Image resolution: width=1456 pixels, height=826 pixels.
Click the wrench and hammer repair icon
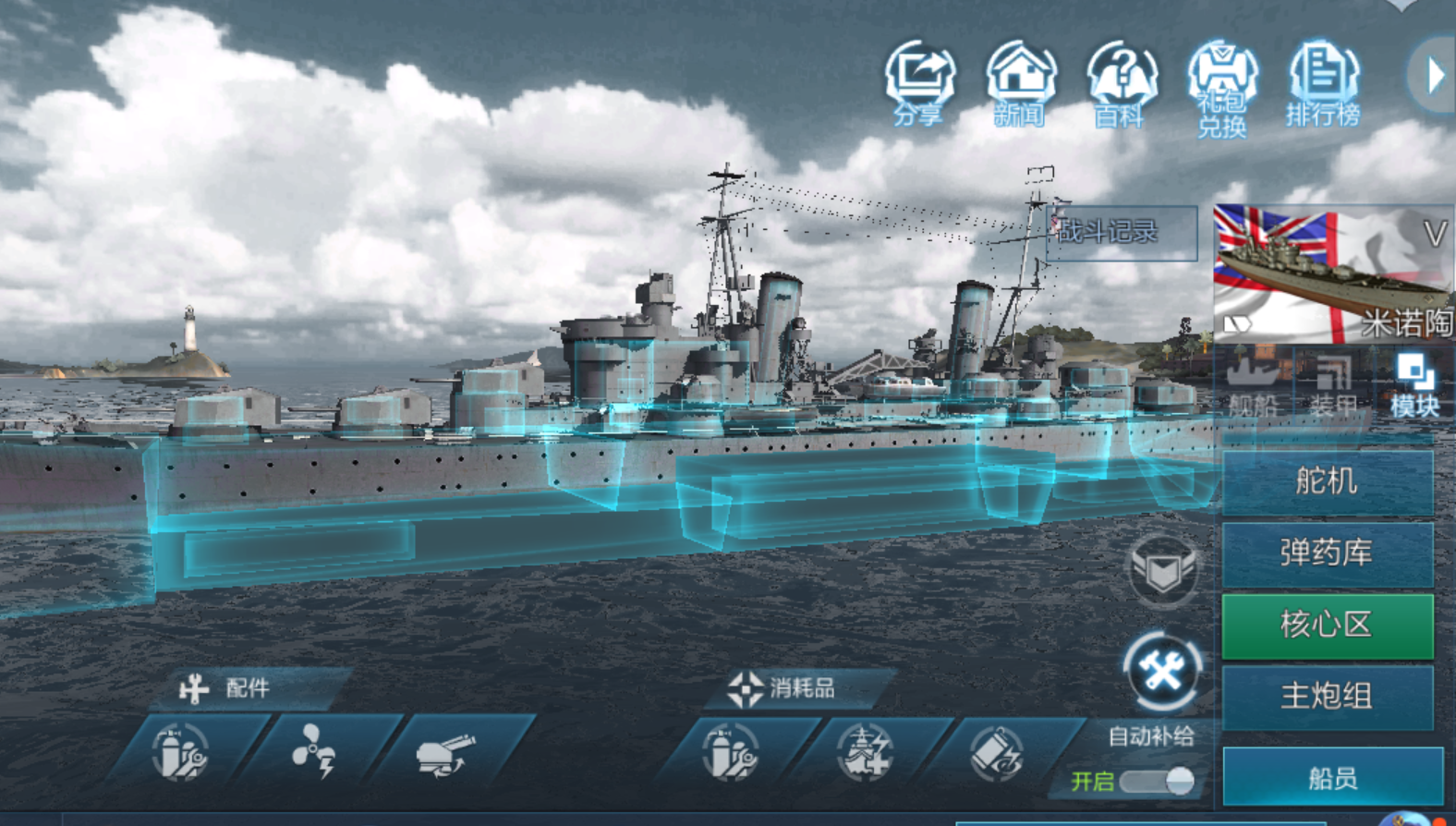pyautogui.click(x=1162, y=672)
